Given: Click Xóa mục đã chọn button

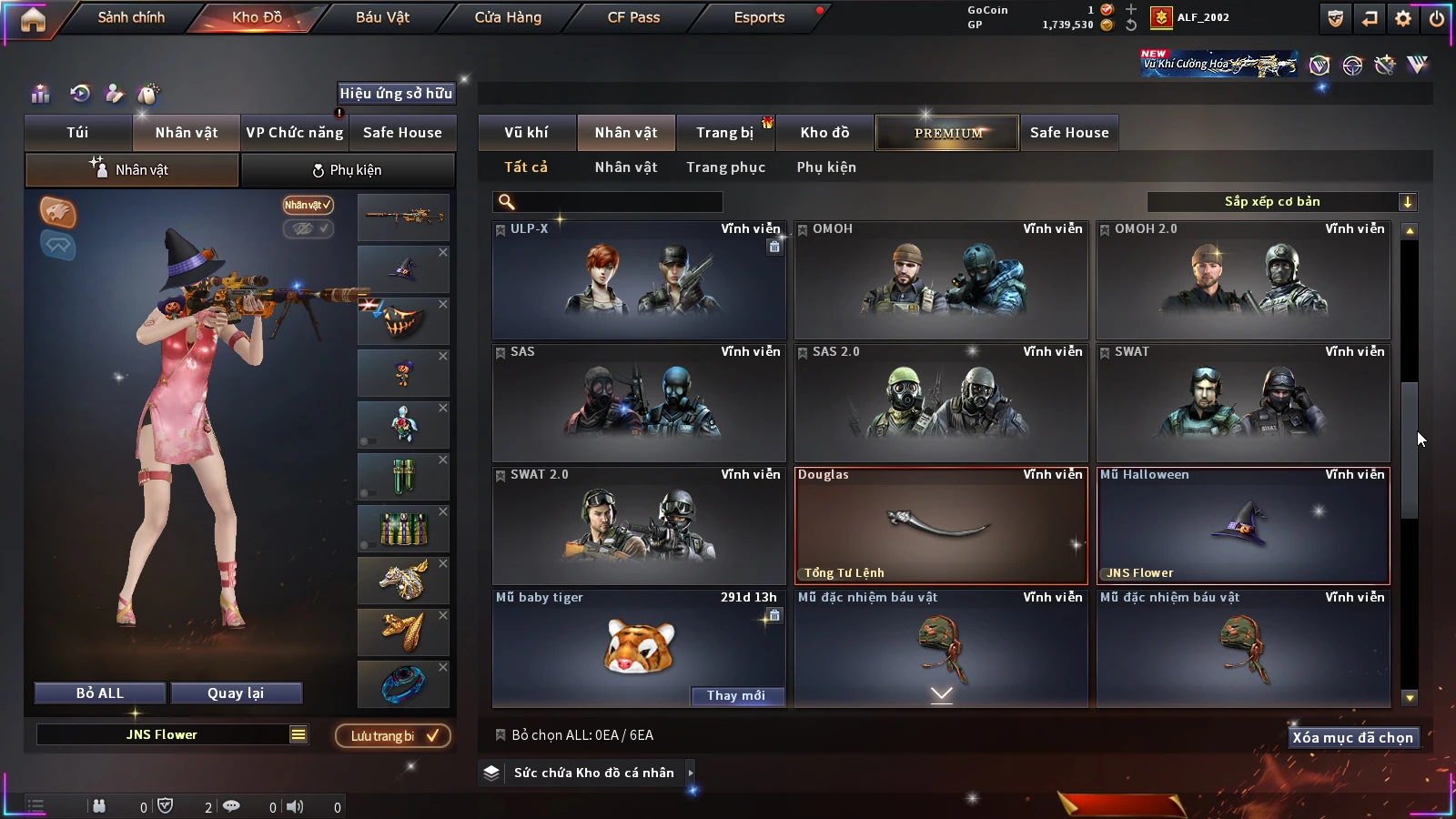Looking at the screenshot, I should (x=1352, y=738).
